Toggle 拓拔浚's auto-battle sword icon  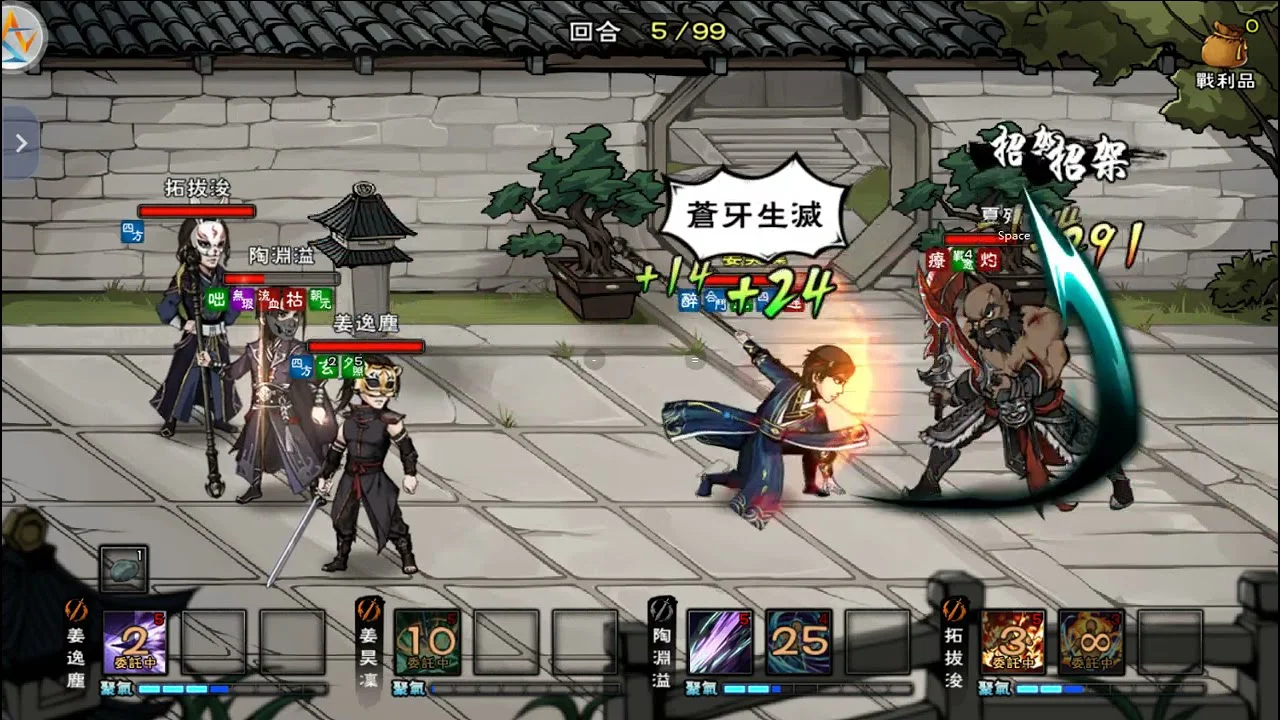click(954, 609)
